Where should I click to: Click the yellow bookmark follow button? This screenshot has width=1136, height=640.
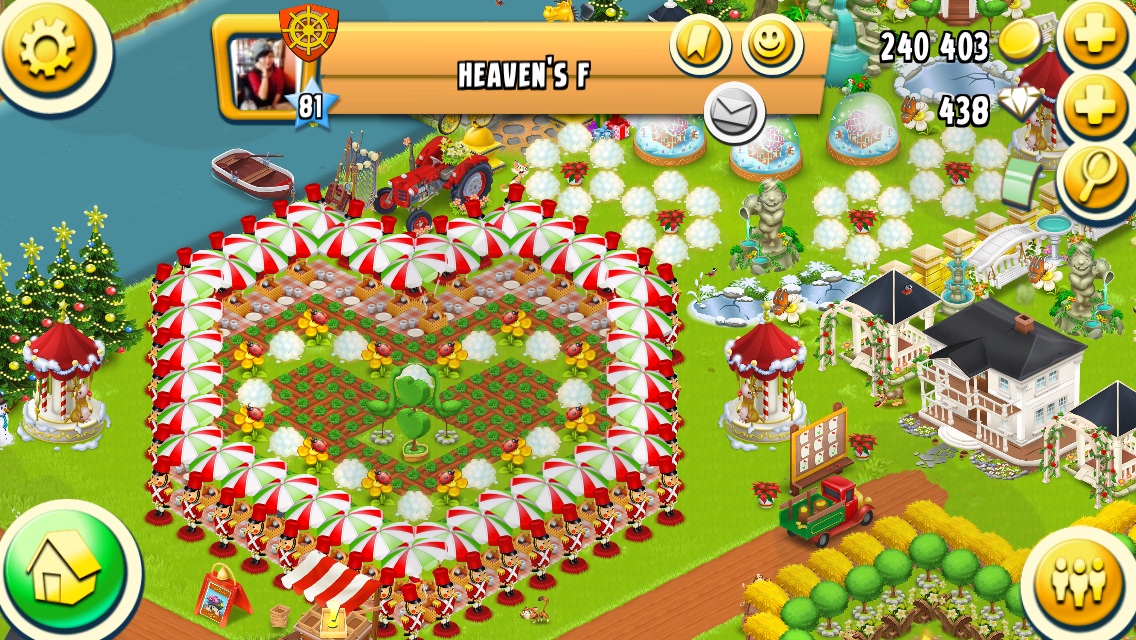[699, 43]
